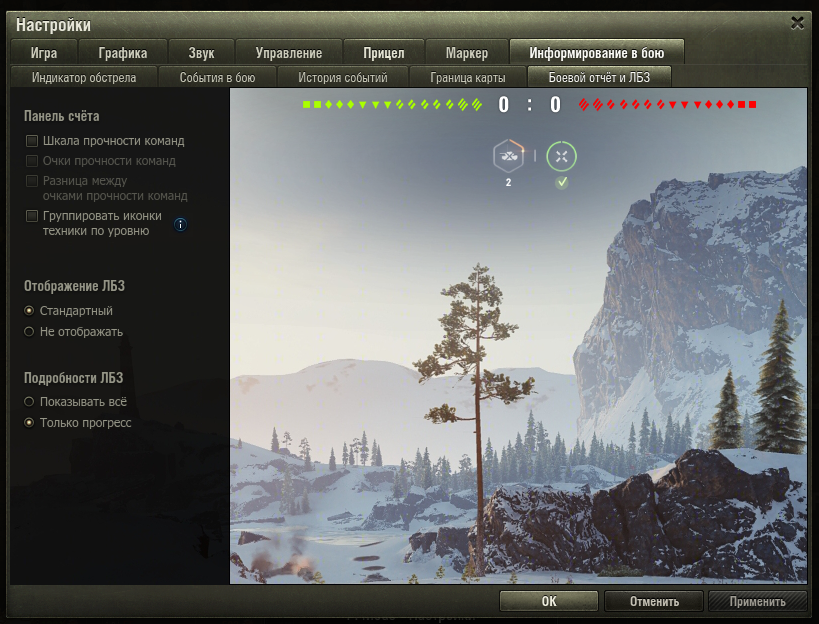The width and height of the screenshot is (819, 624).
Task: Confirm settings with the OK button
Action: (548, 601)
